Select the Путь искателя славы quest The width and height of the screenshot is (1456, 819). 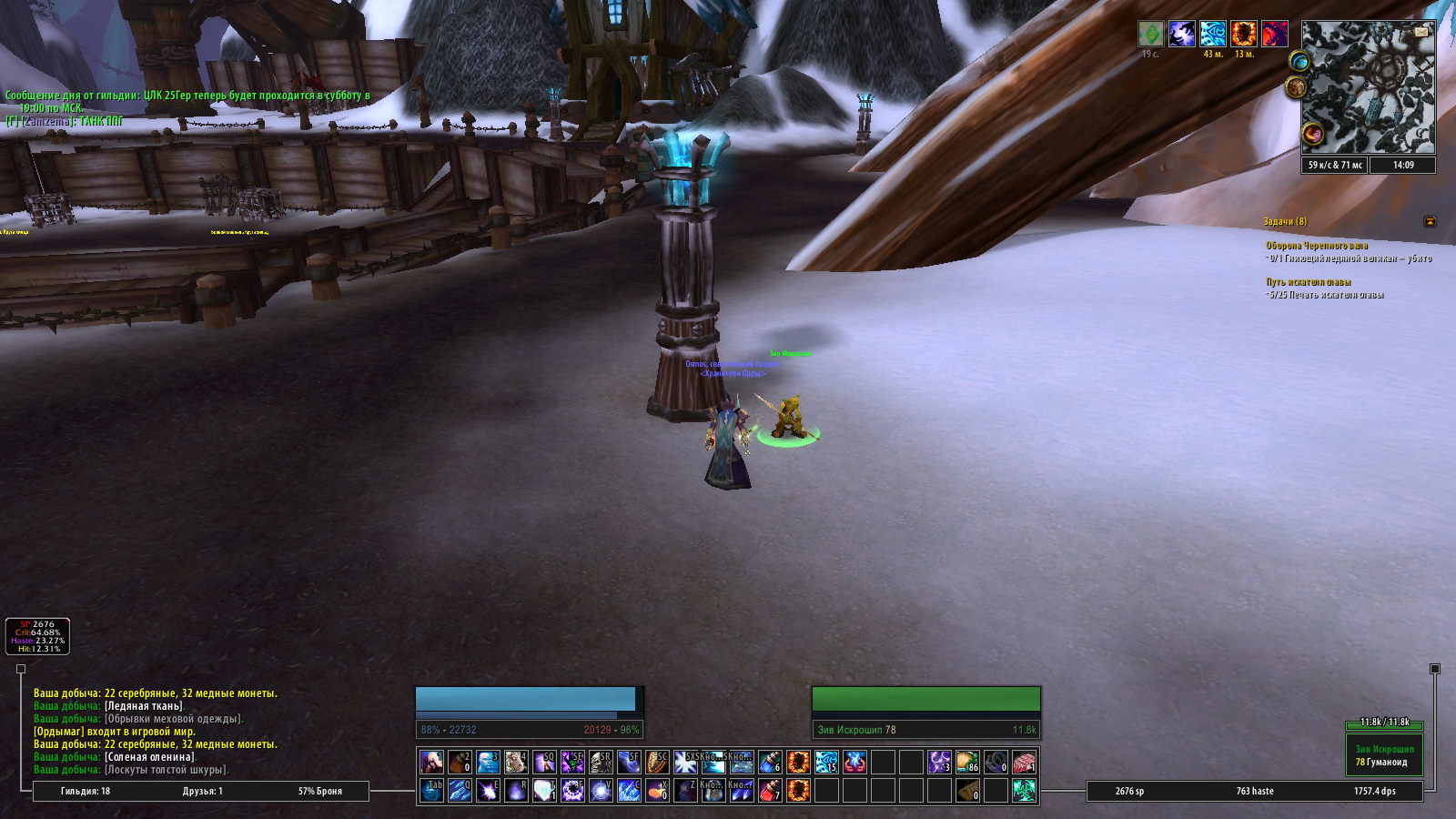[1308, 282]
